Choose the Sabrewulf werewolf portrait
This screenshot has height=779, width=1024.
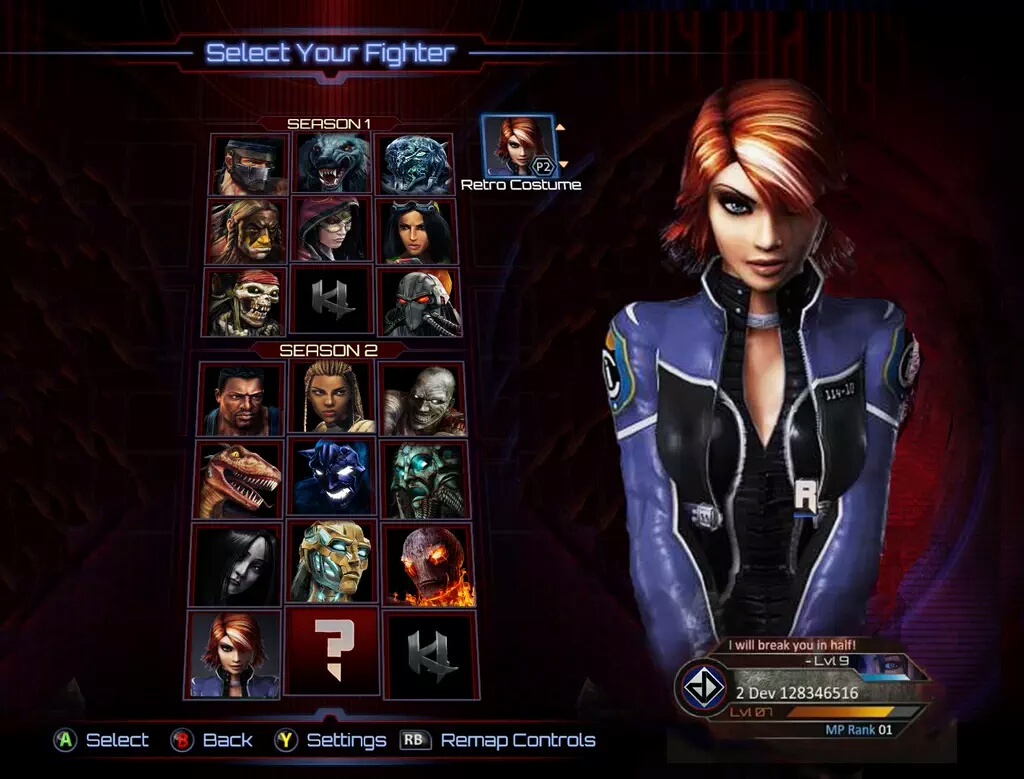334,165
